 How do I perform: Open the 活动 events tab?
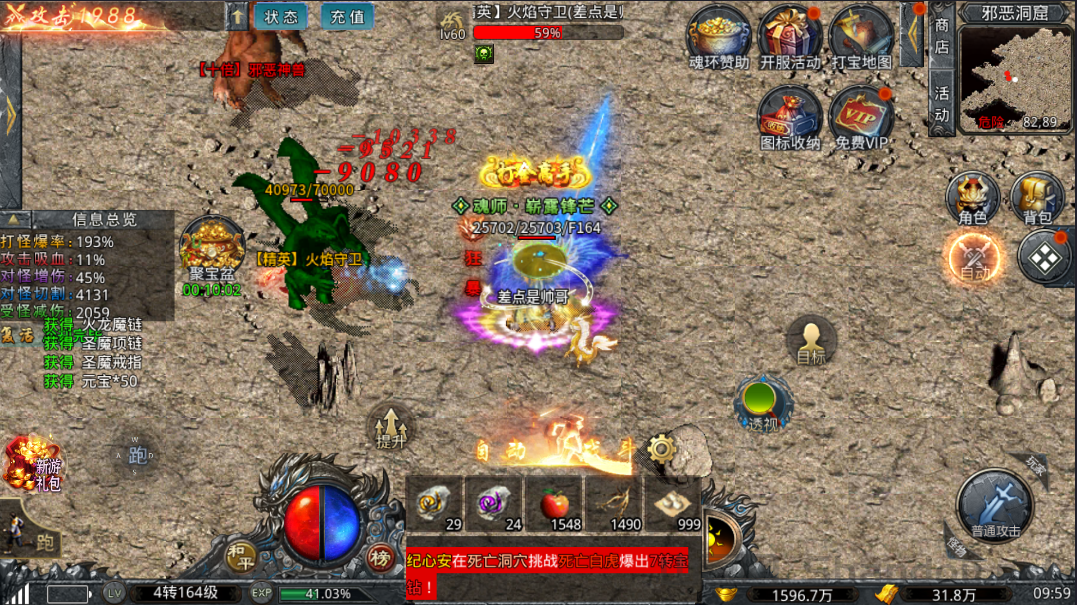942,105
